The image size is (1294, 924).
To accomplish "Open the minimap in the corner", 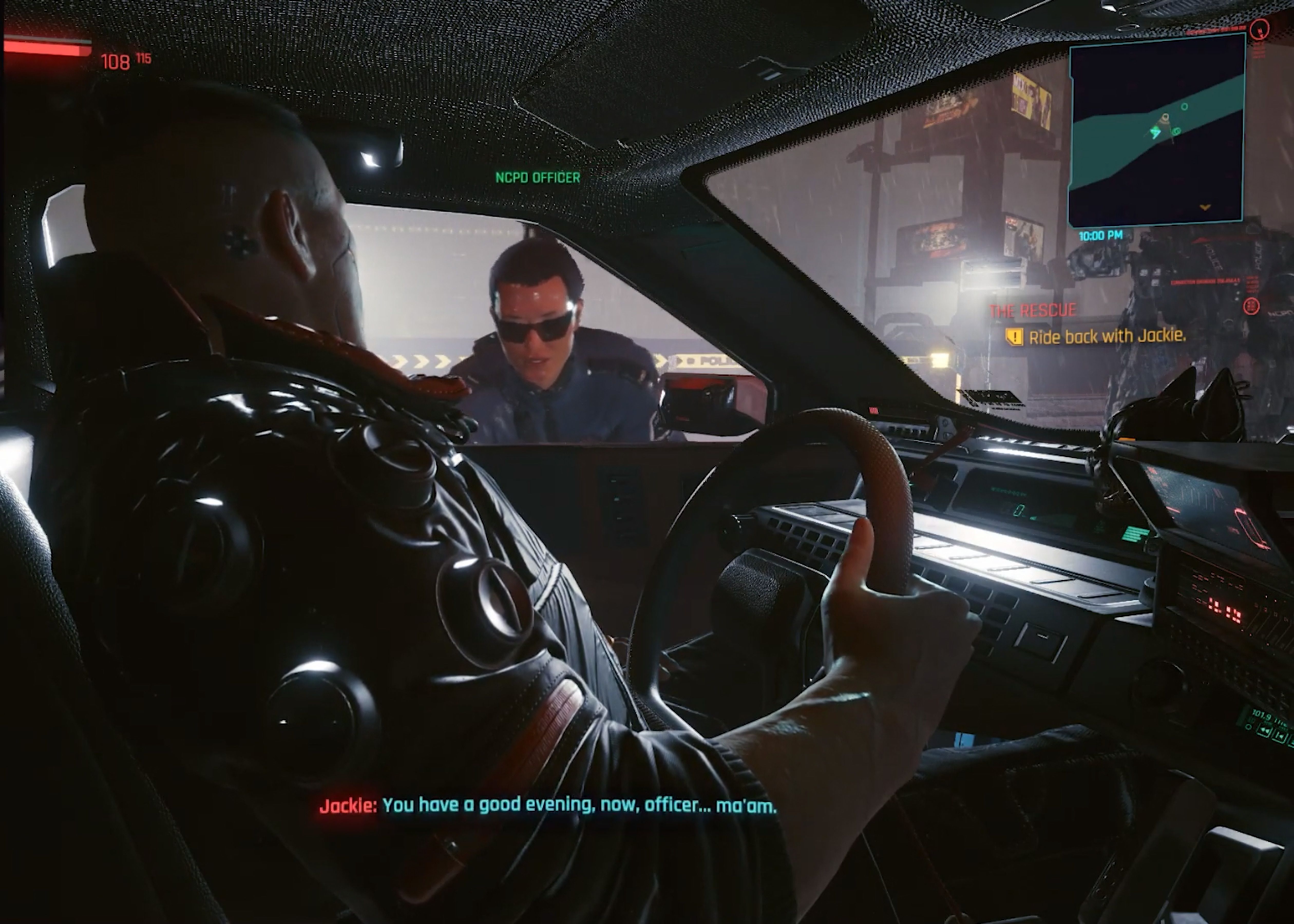I will tap(1157, 130).
